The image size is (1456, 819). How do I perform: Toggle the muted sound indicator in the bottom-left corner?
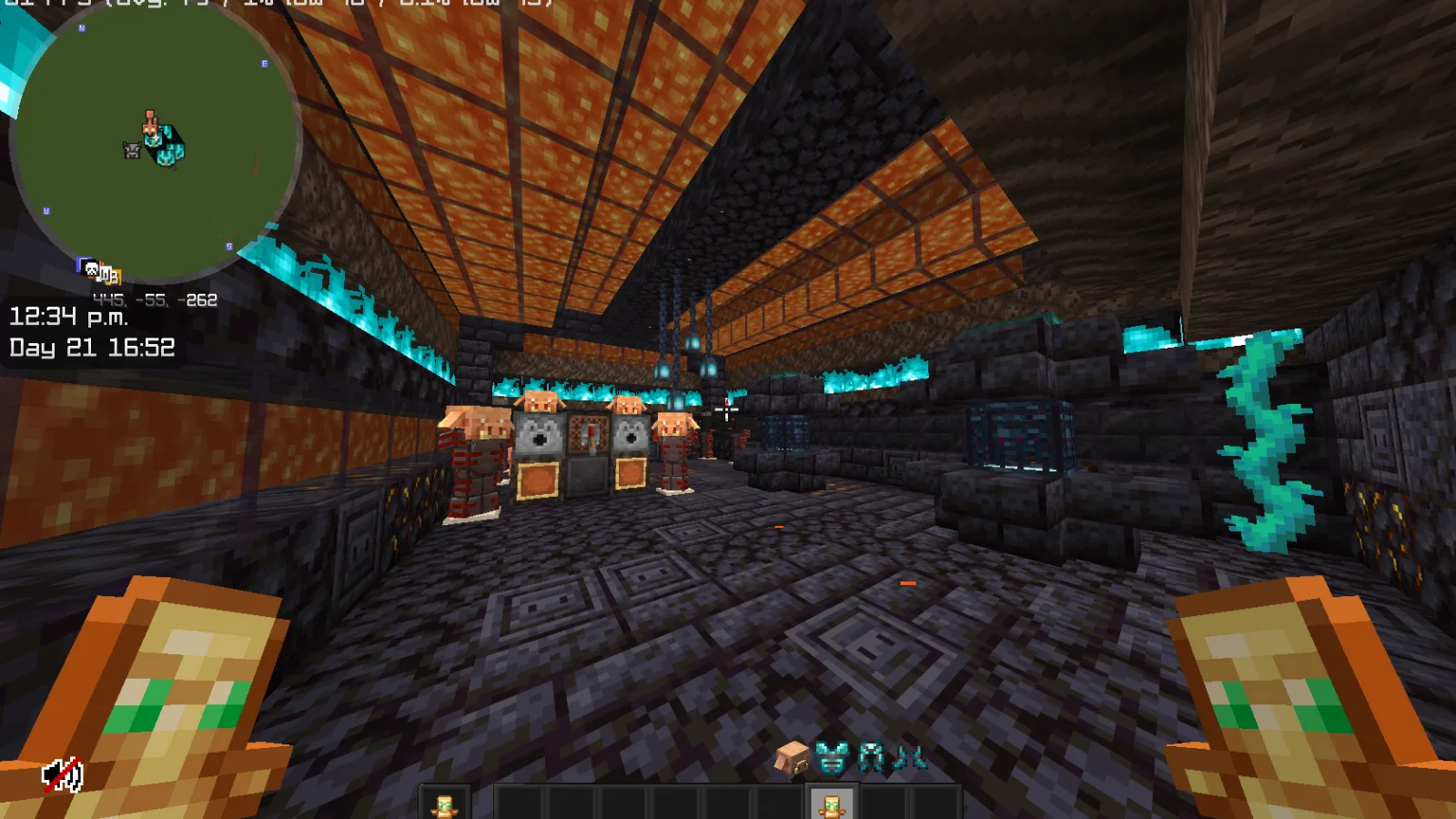pos(61,774)
